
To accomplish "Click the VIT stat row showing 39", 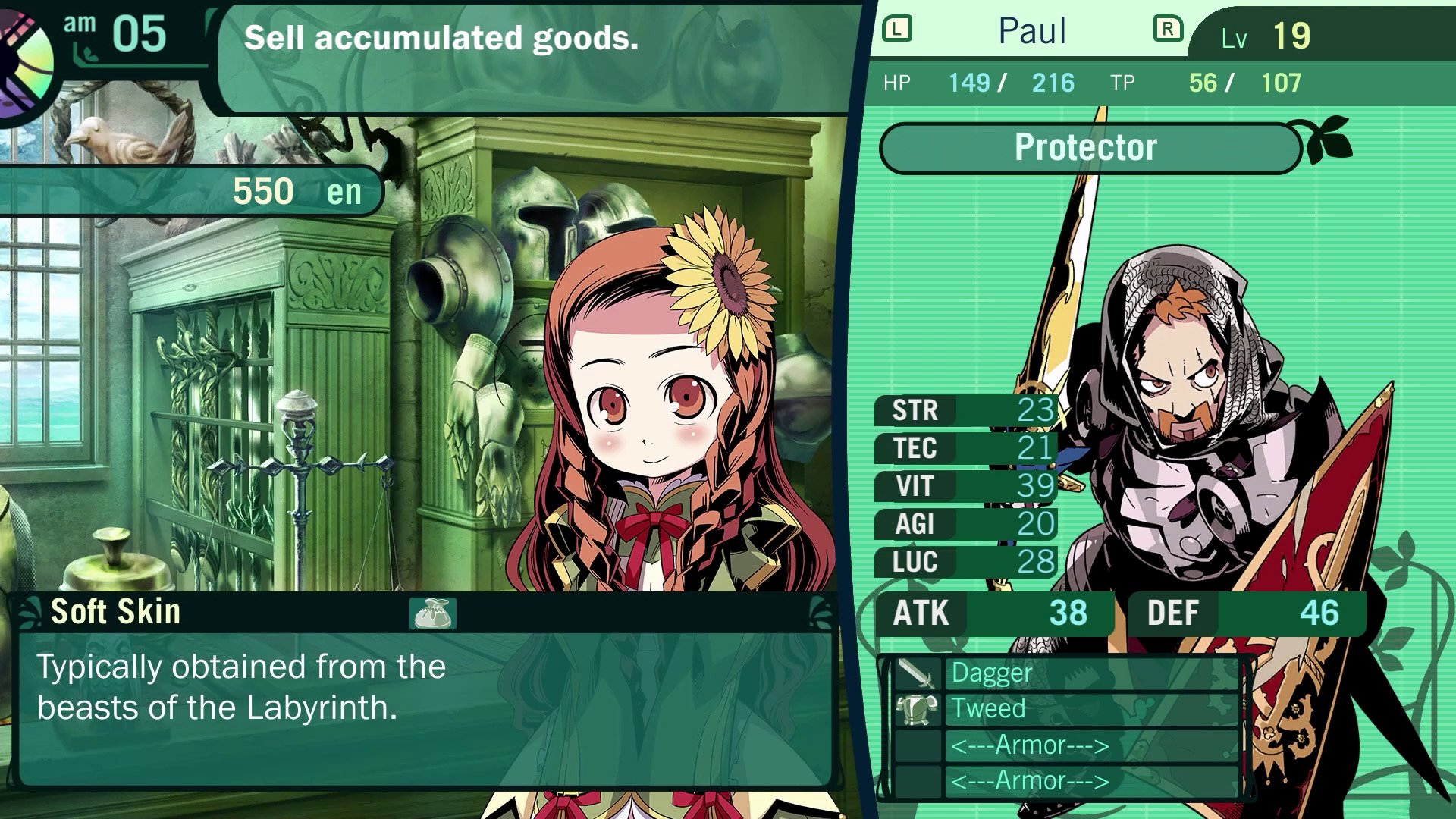I will pos(963,486).
